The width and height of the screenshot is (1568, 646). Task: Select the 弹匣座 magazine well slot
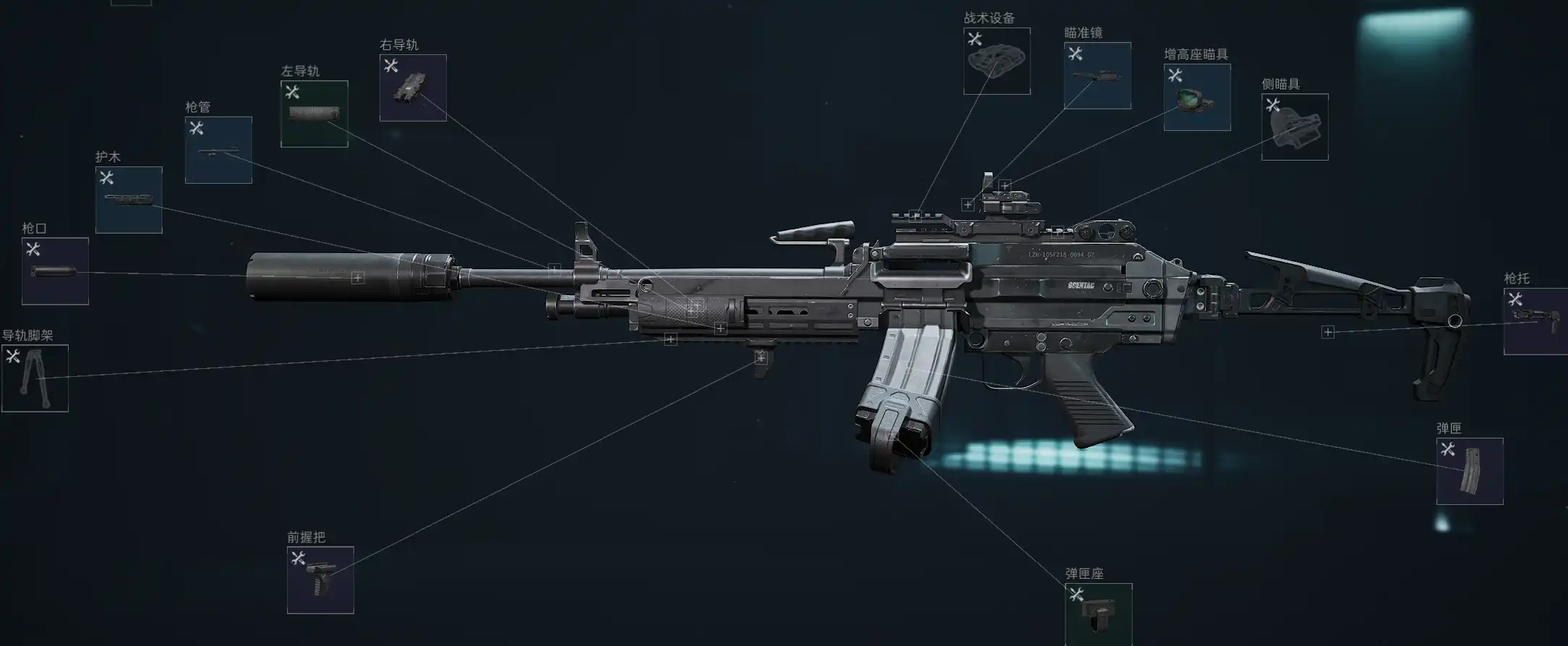1098,614
